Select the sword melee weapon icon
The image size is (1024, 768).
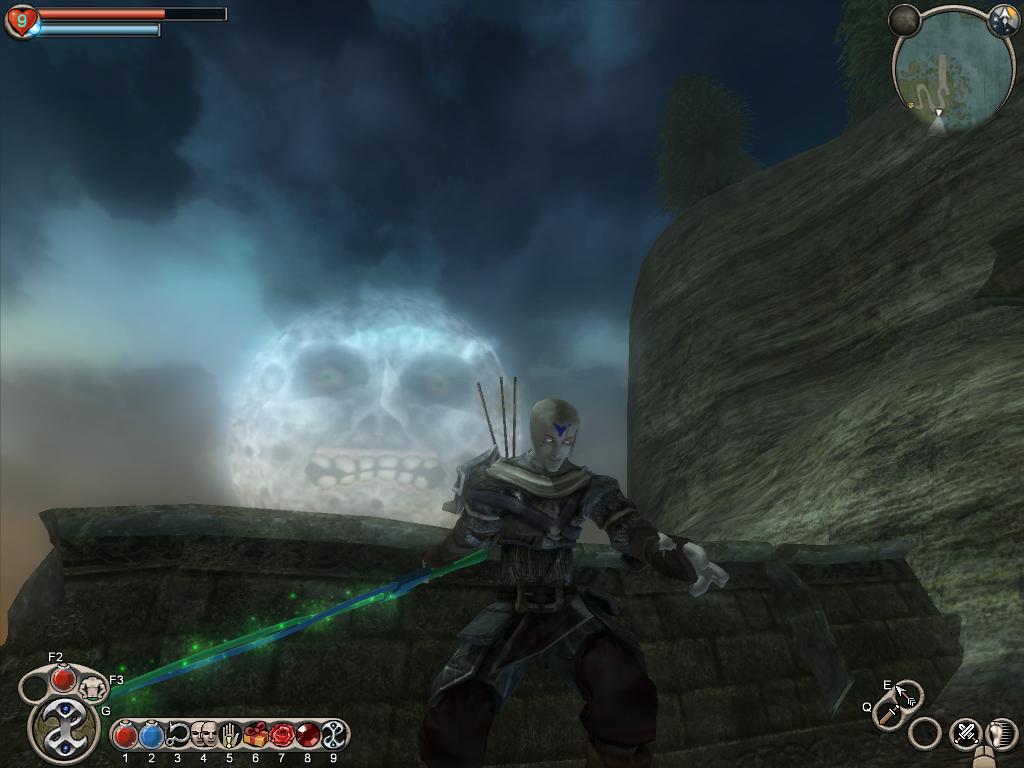point(889,715)
